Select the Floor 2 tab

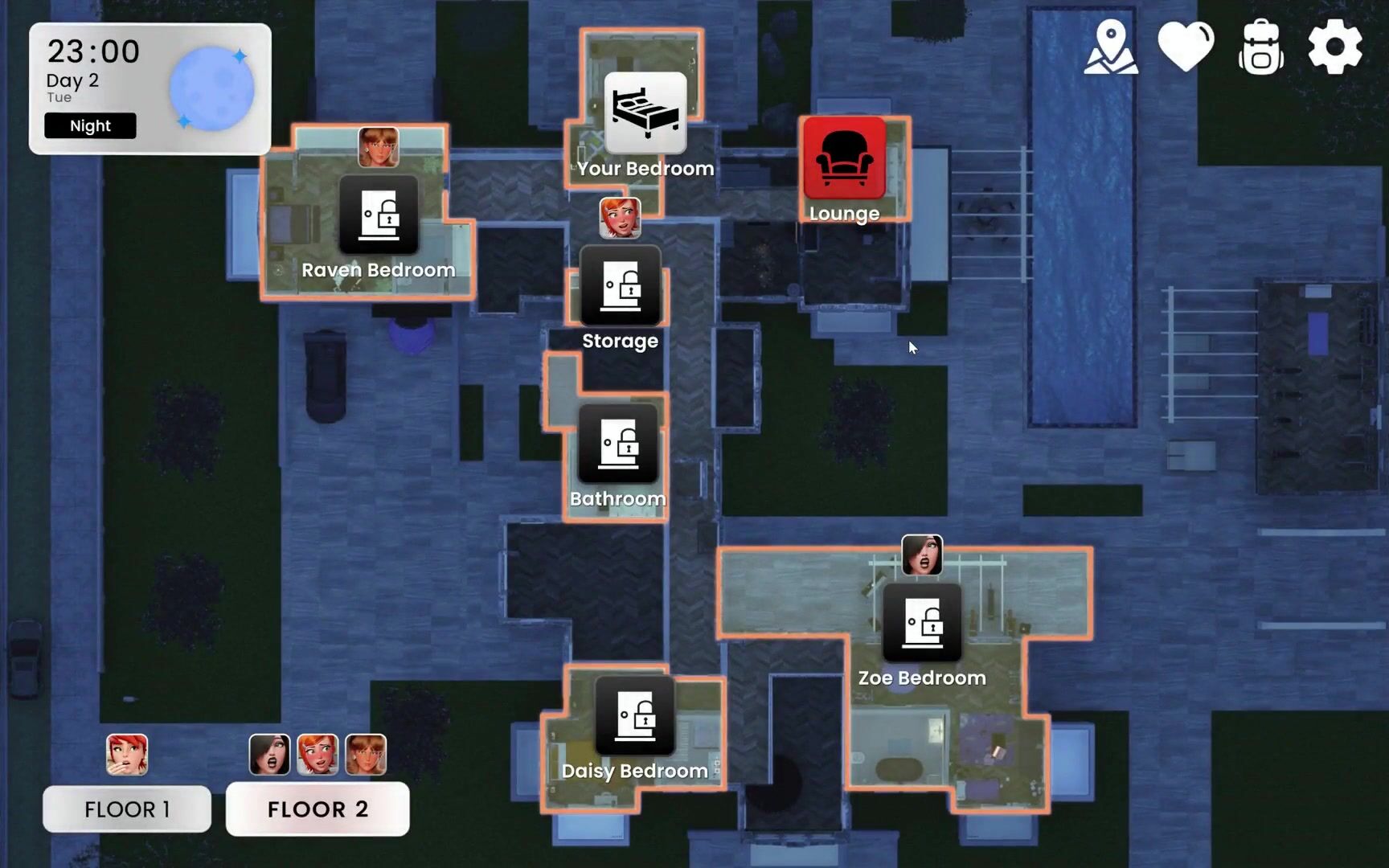coord(318,809)
